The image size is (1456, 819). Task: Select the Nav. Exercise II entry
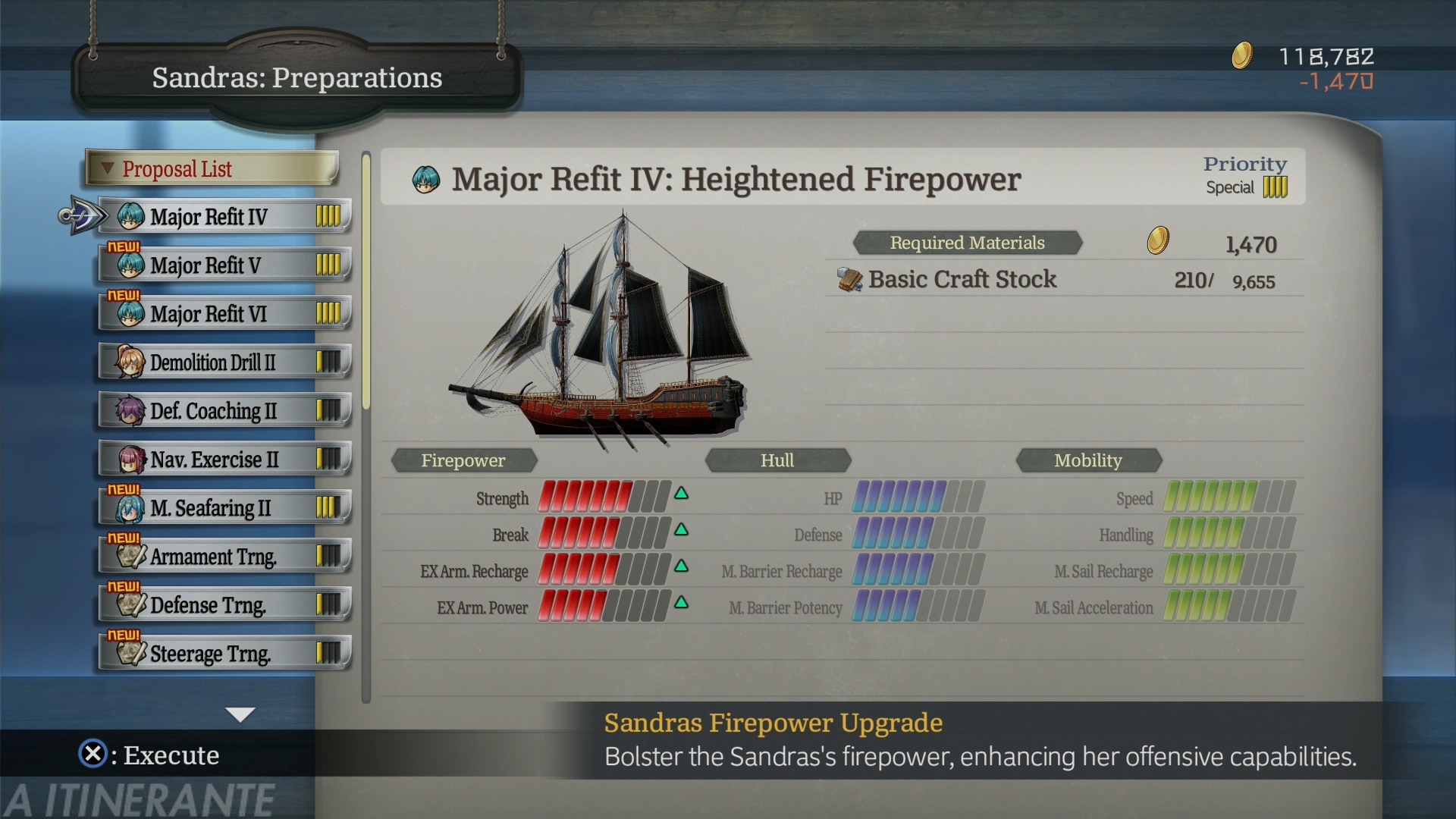click(224, 460)
